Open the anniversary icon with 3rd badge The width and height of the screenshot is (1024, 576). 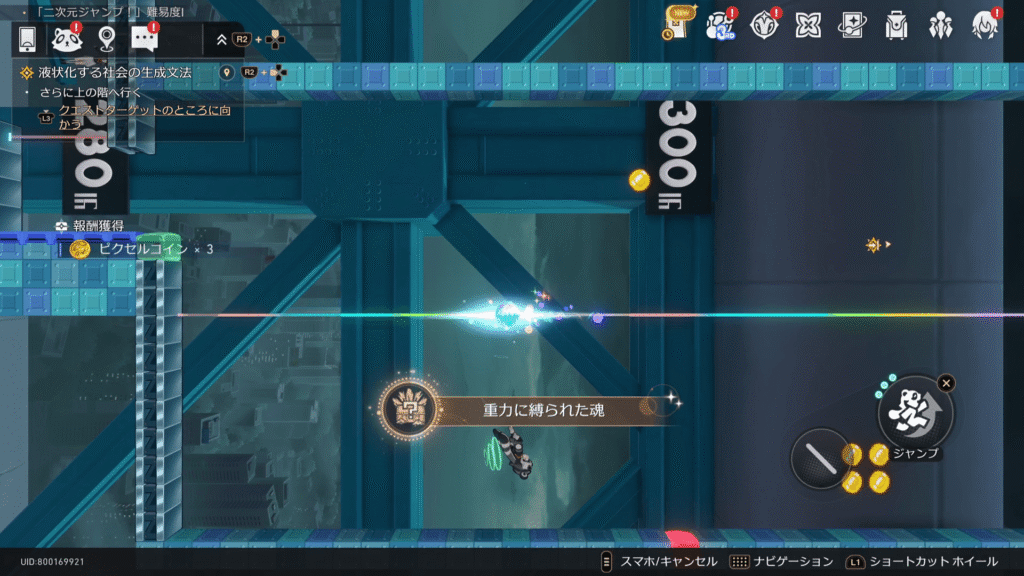pyautogui.click(x=721, y=24)
